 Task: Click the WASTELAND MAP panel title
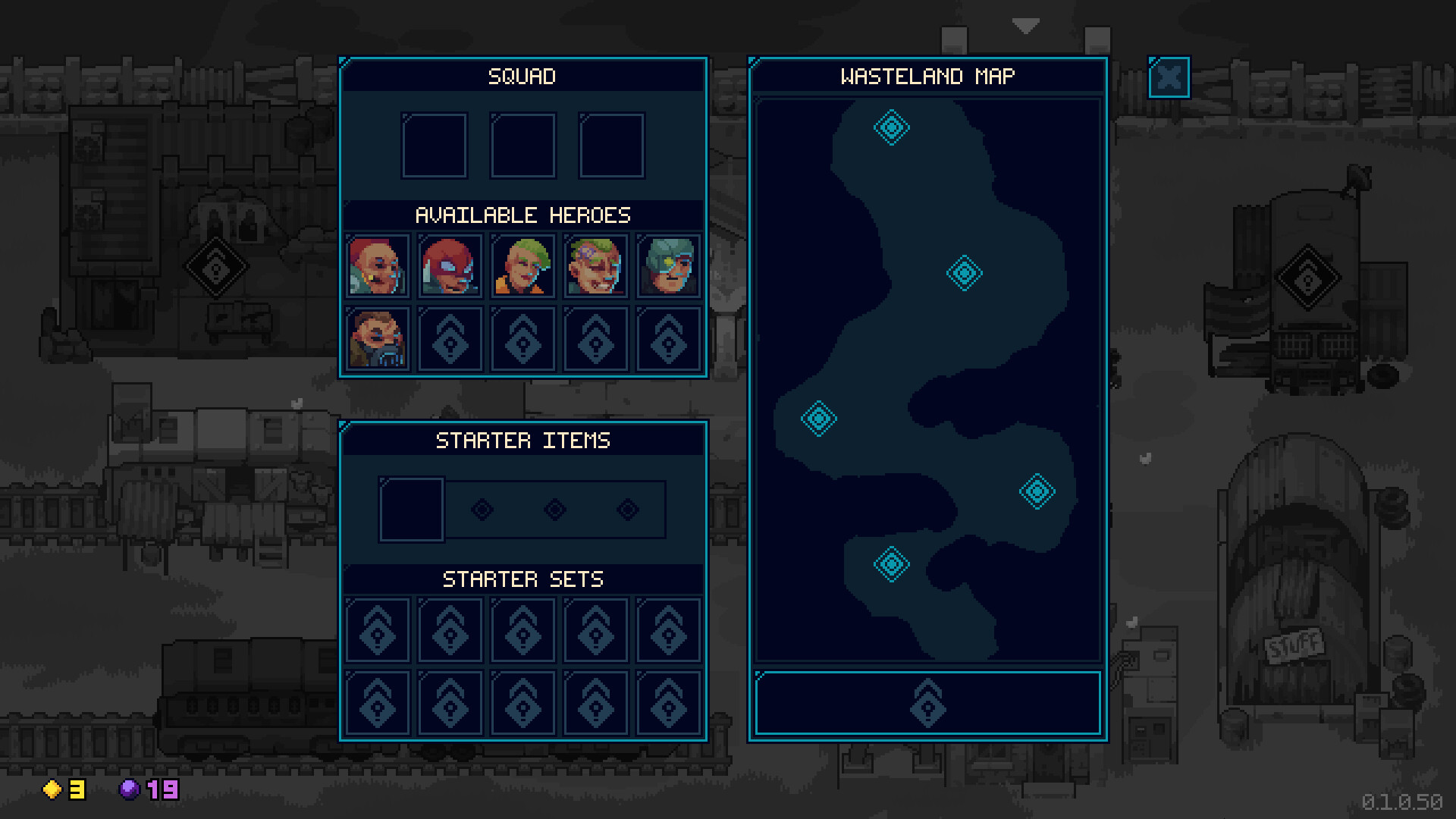927,75
